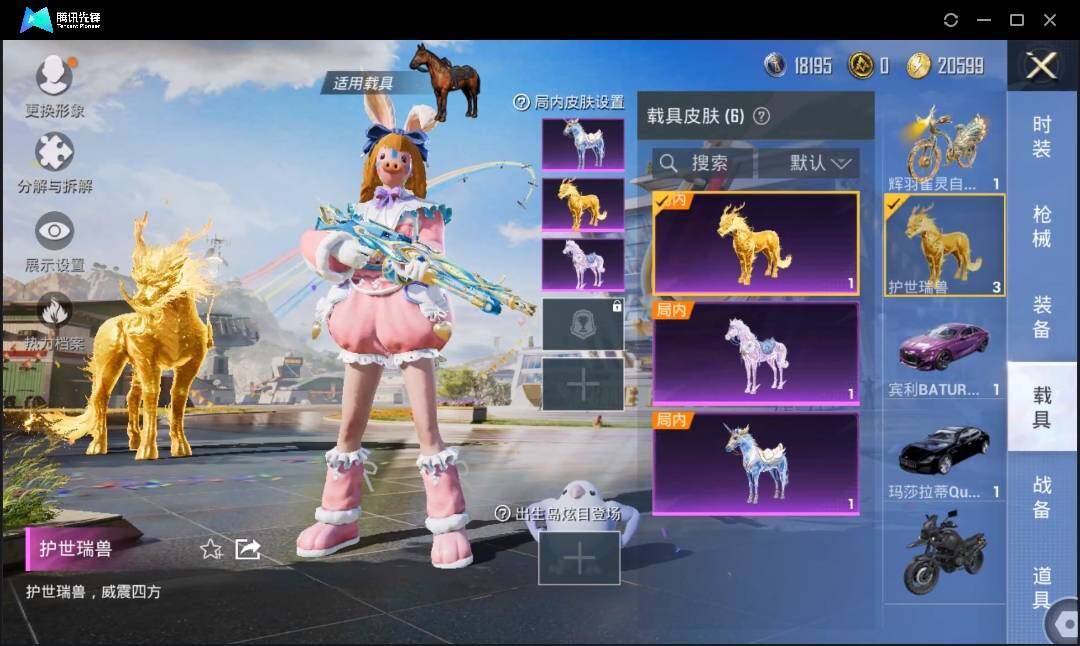Add a 出生岛炫目登场 entrance effect

click(x=579, y=557)
